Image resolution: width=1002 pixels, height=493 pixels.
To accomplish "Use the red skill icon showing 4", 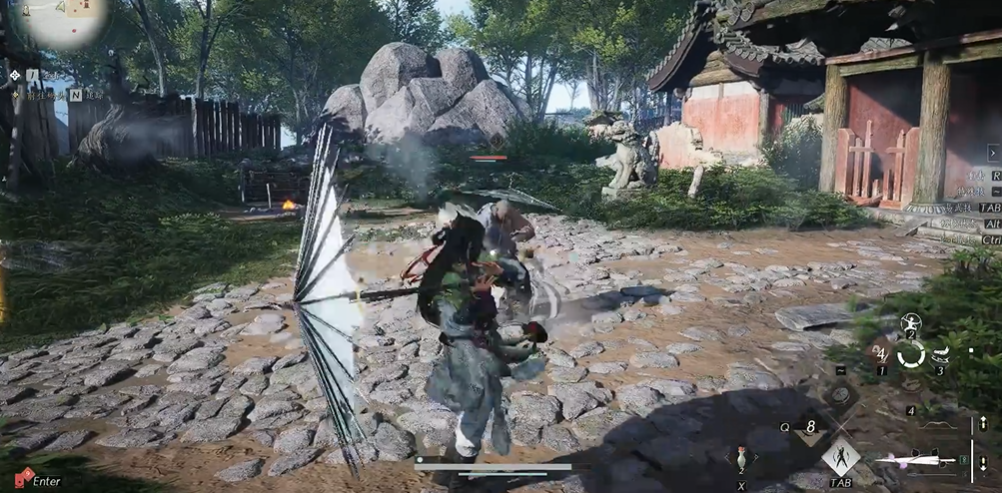I will (x=881, y=352).
